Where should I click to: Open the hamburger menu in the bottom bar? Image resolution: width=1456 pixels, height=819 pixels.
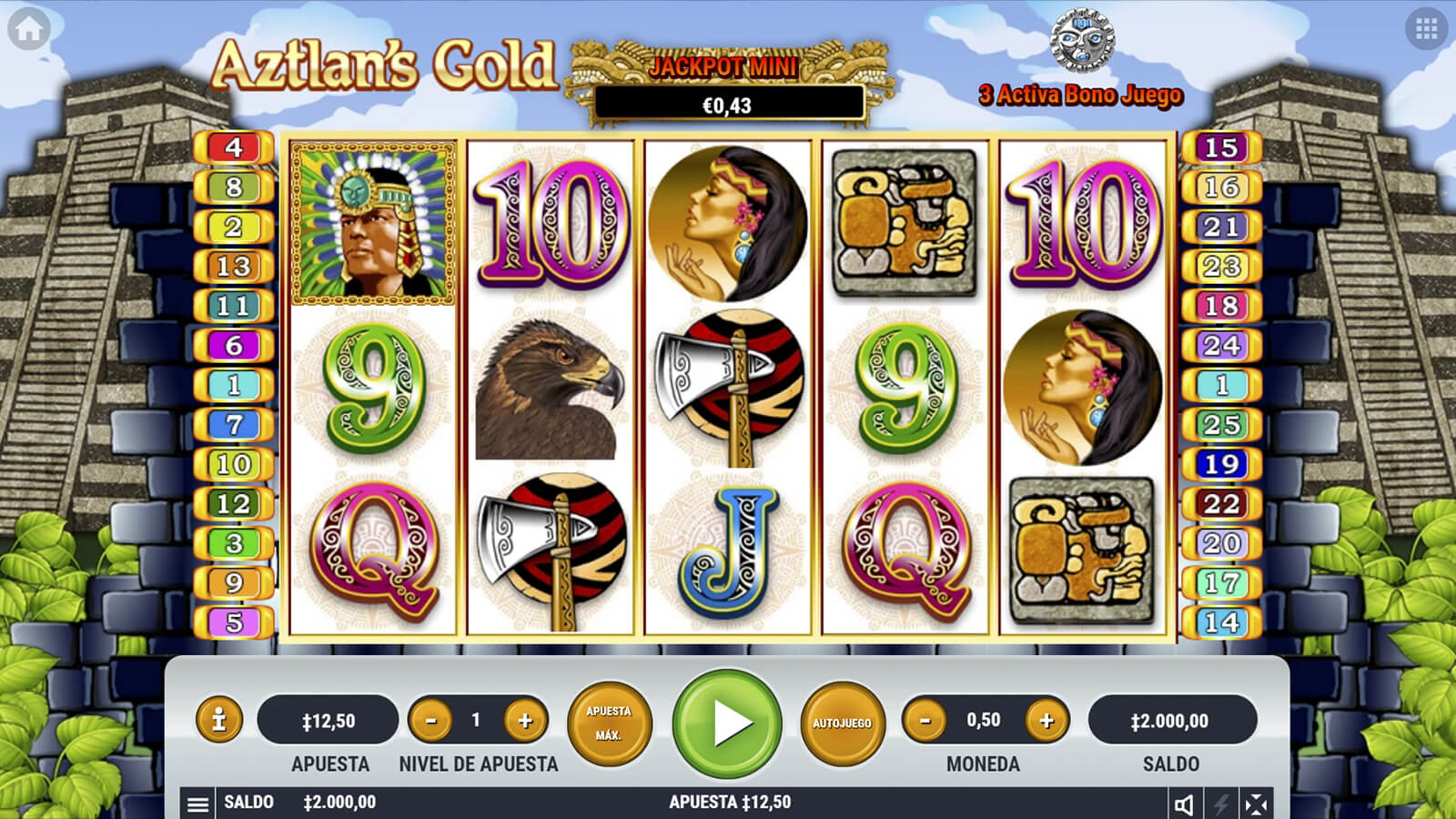coord(197,804)
